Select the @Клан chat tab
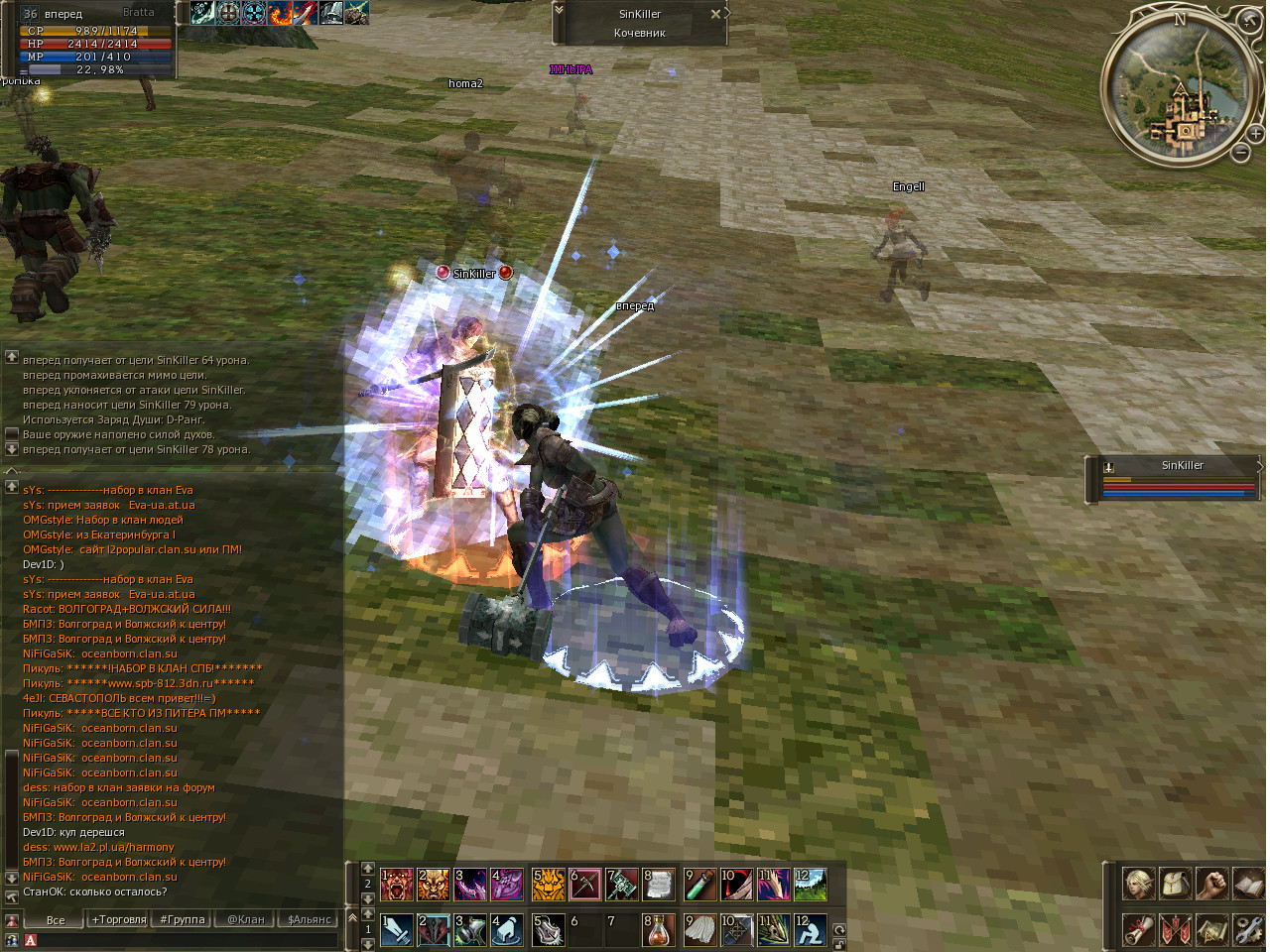The width and height of the screenshot is (1270, 952). click(x=246, y=919)
